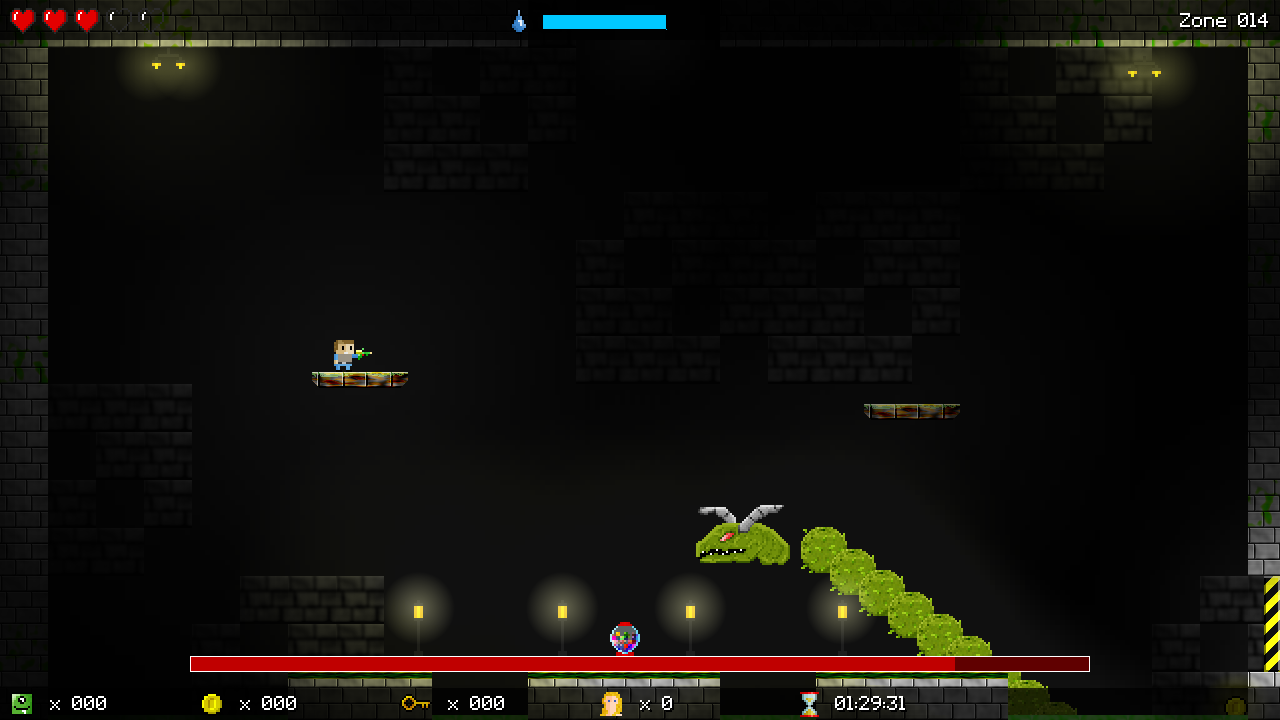This screenshot has width=1280, height=720.
Task: Toggle the third red heart
Action: [x=87, y=20]
